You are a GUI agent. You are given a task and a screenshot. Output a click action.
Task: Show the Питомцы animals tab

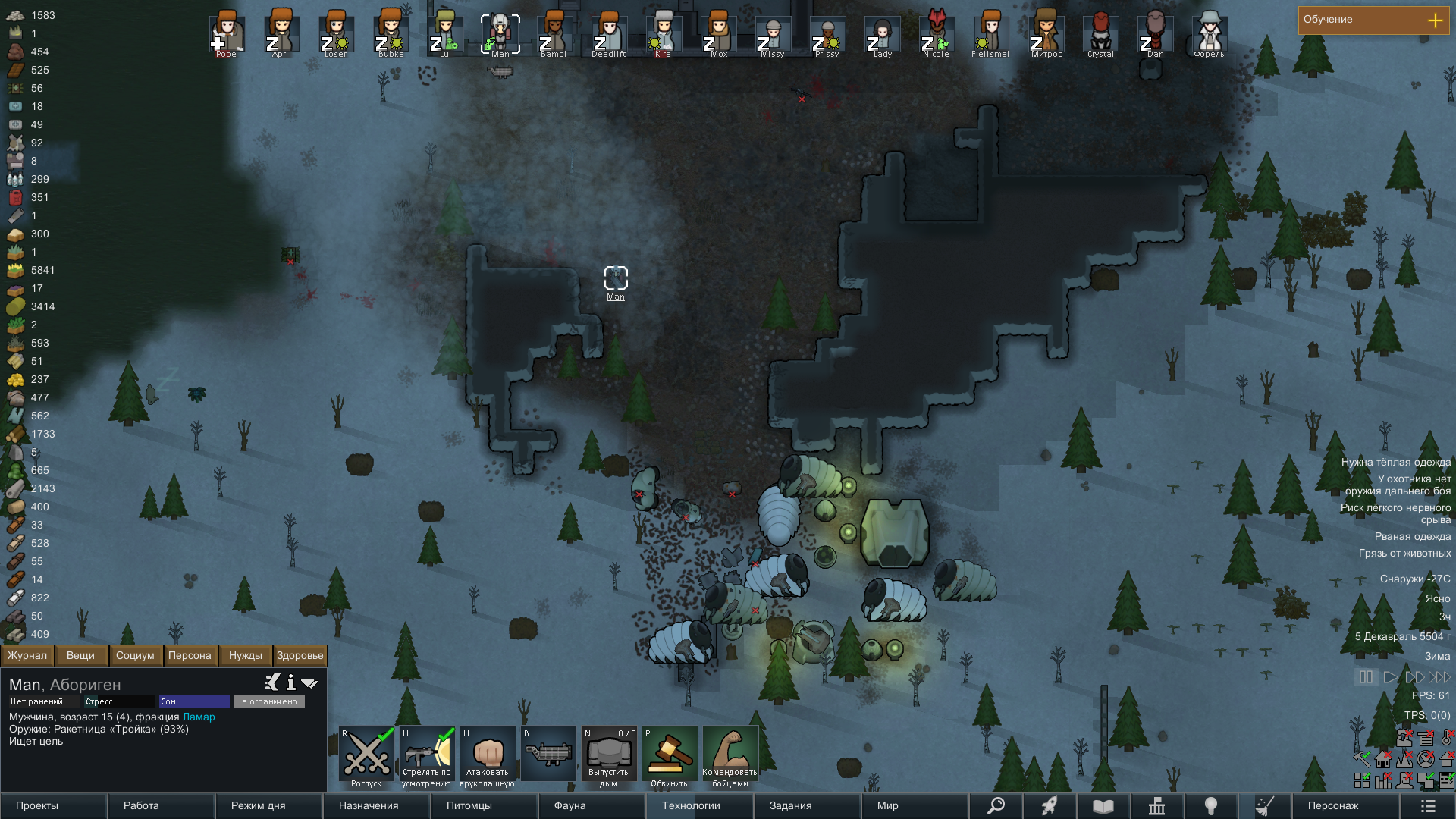484,805
